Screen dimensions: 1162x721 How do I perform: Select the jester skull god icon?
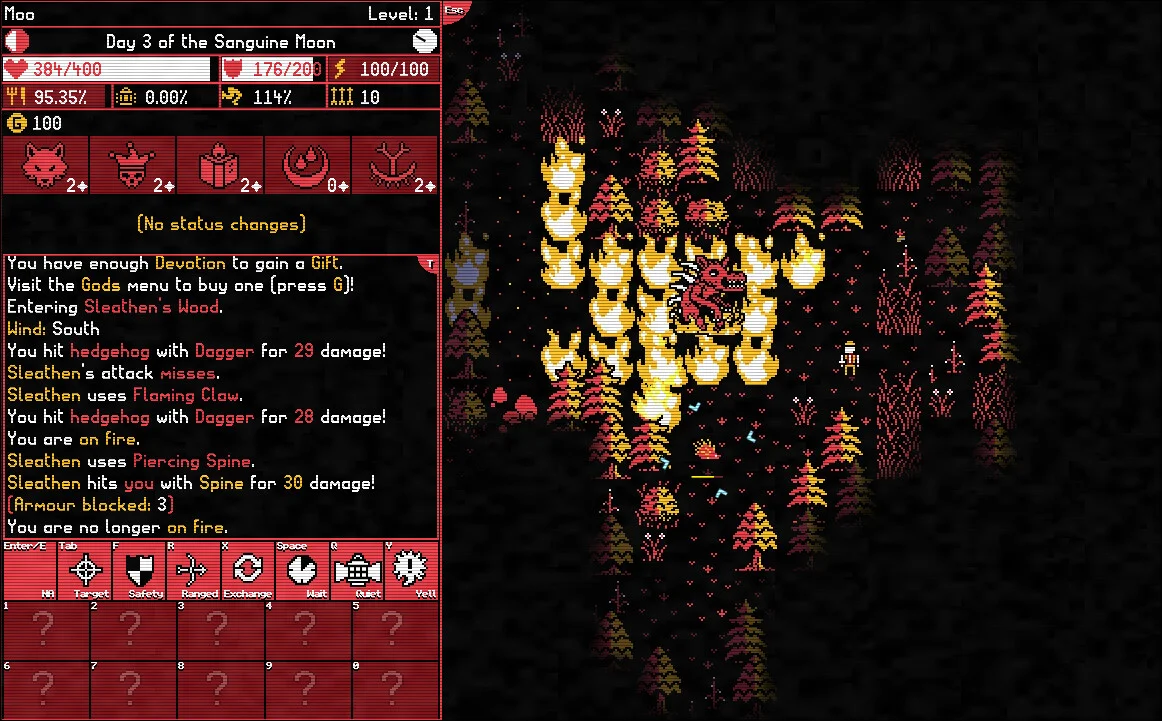(133, 165)
